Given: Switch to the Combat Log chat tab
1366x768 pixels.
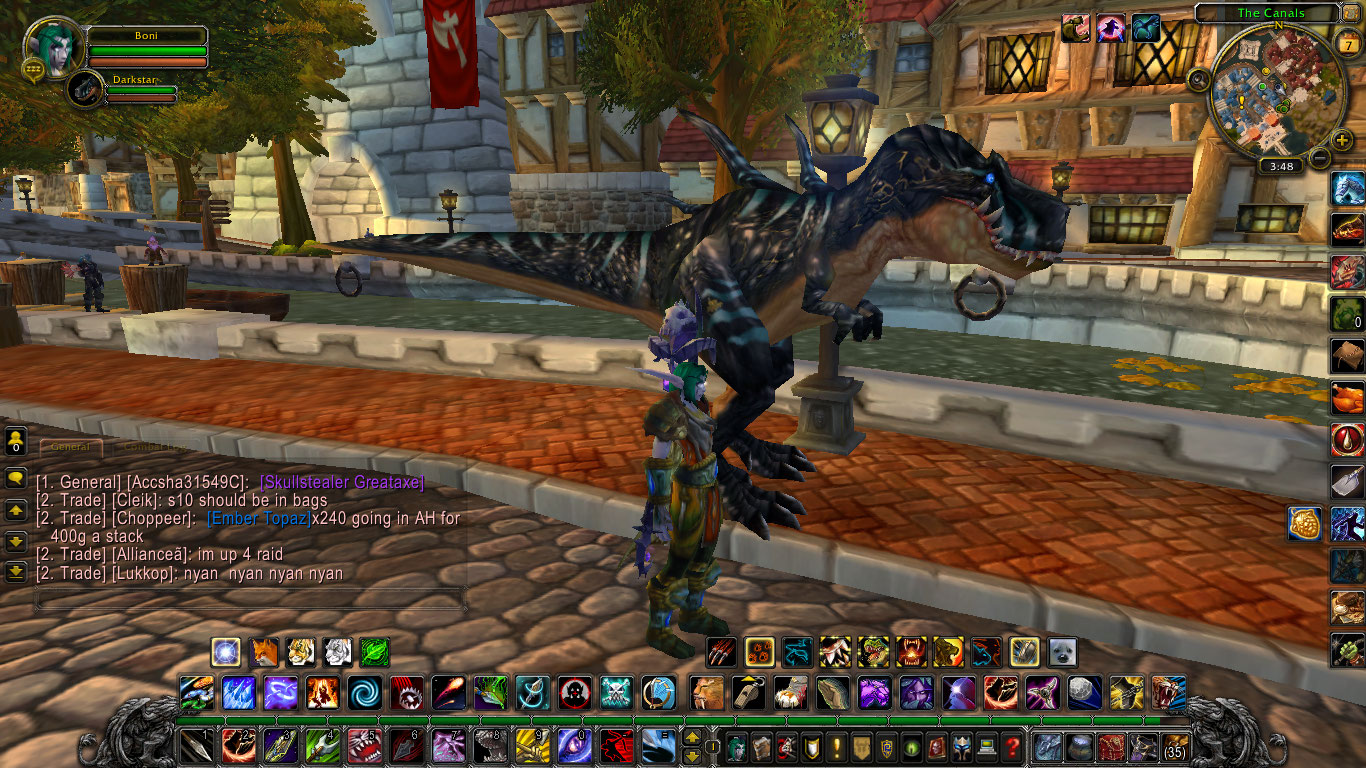Looking at the screenshot, I should click(155, 447).
